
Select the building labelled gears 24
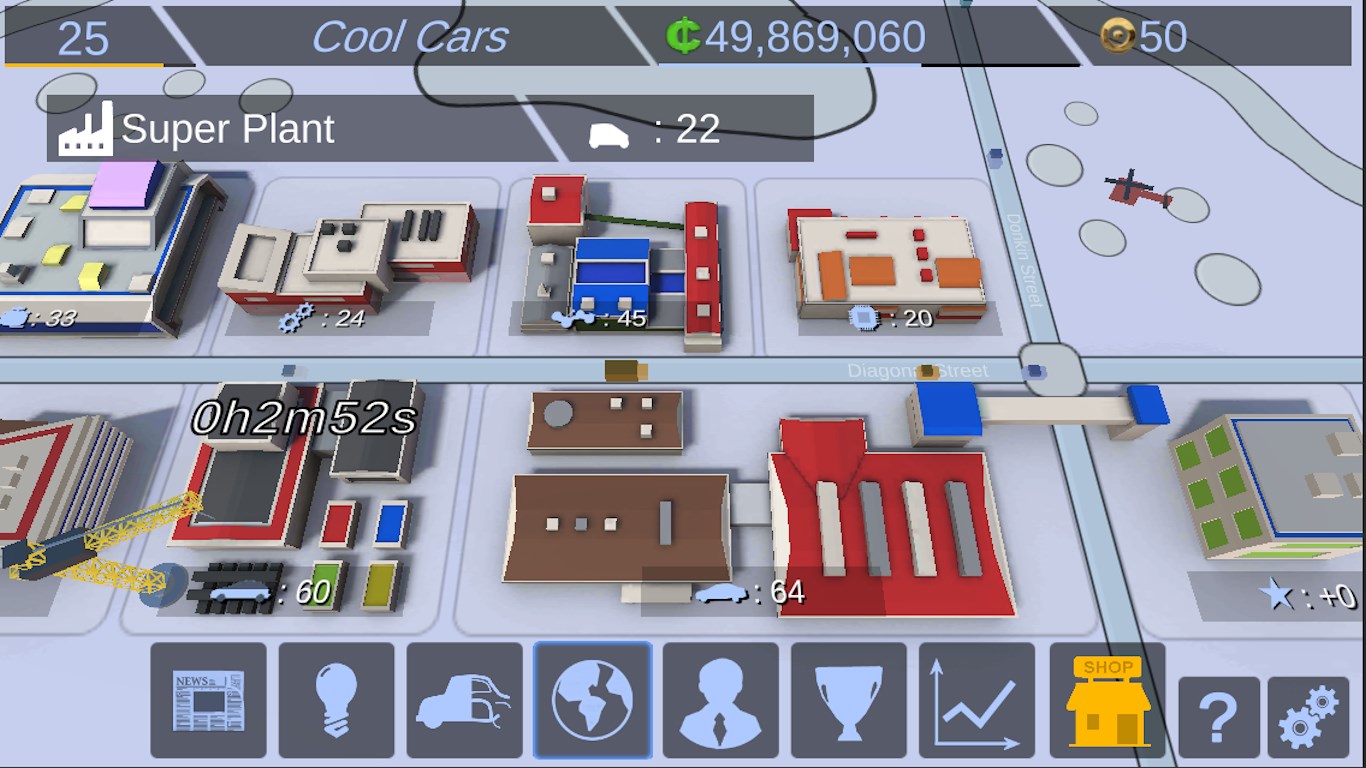pyautogui.click(x=350, y=255)
